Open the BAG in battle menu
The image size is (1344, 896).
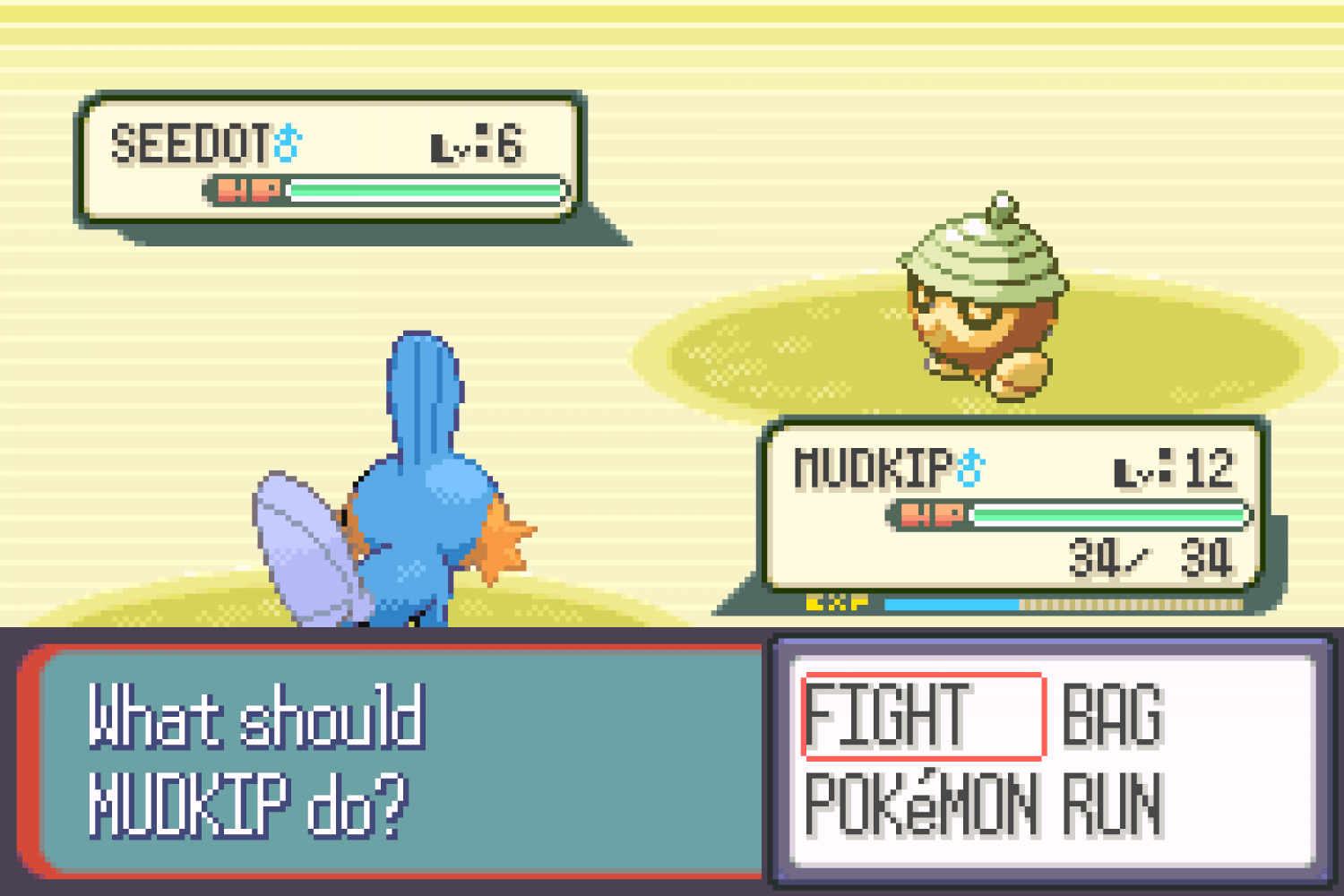[1113, 715]
